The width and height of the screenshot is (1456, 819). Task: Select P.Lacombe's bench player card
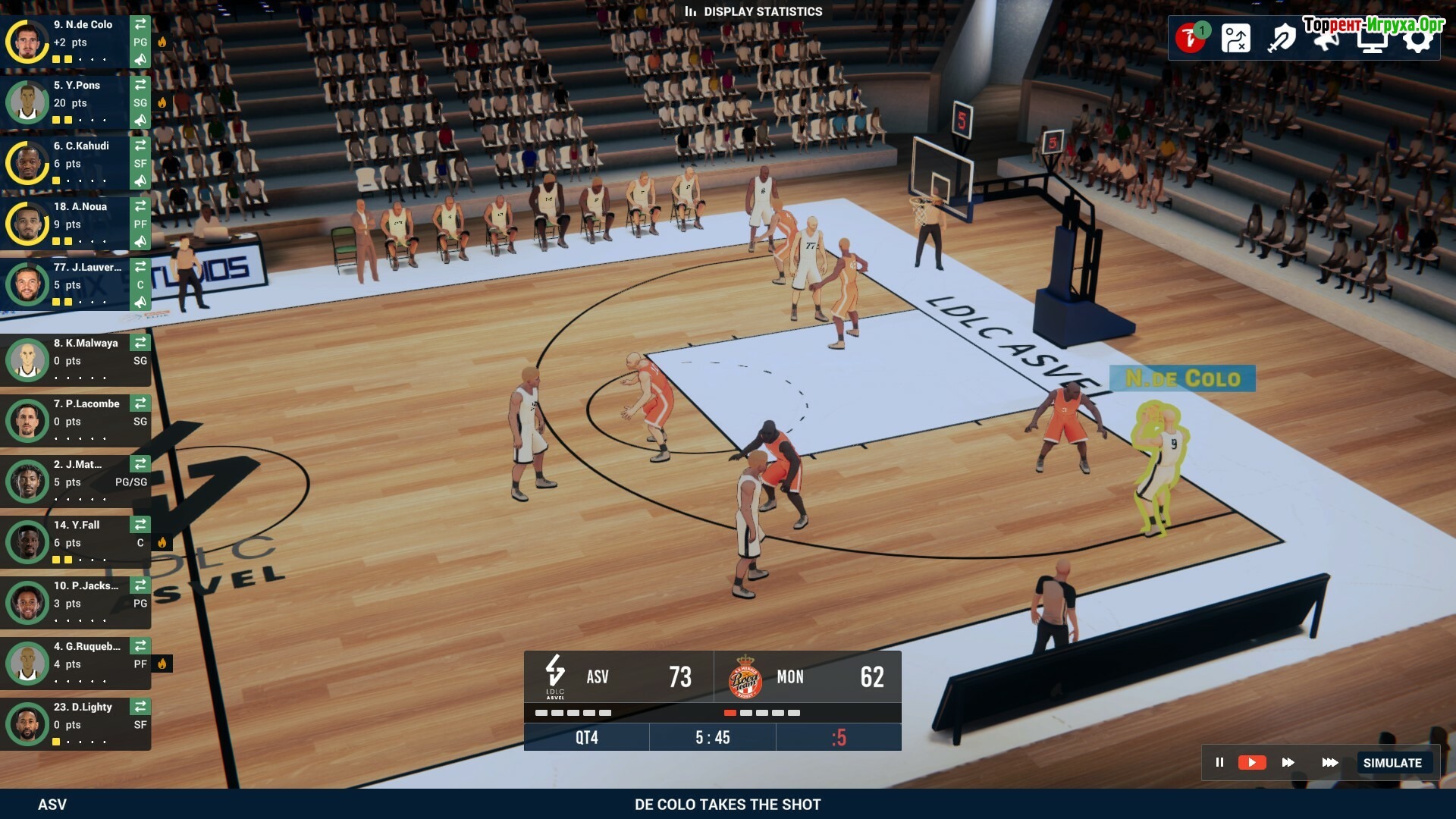(76, 419)
